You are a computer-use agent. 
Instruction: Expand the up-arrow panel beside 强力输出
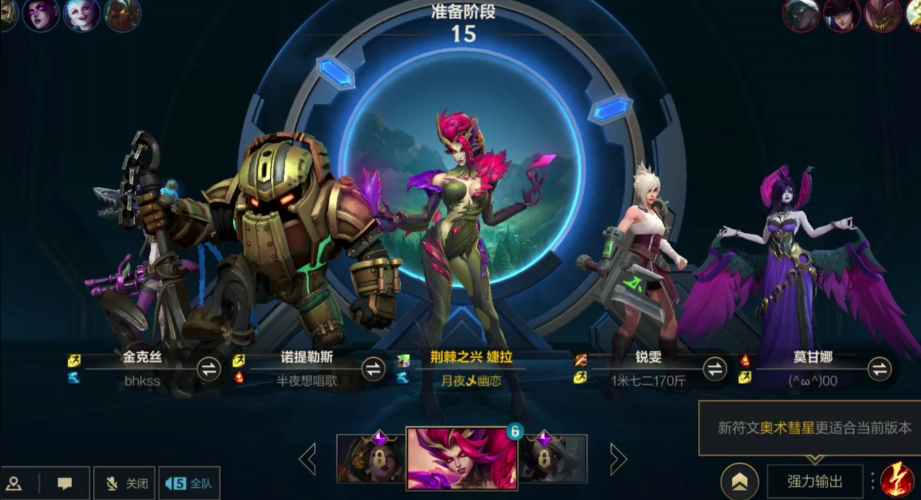point(739,481)
